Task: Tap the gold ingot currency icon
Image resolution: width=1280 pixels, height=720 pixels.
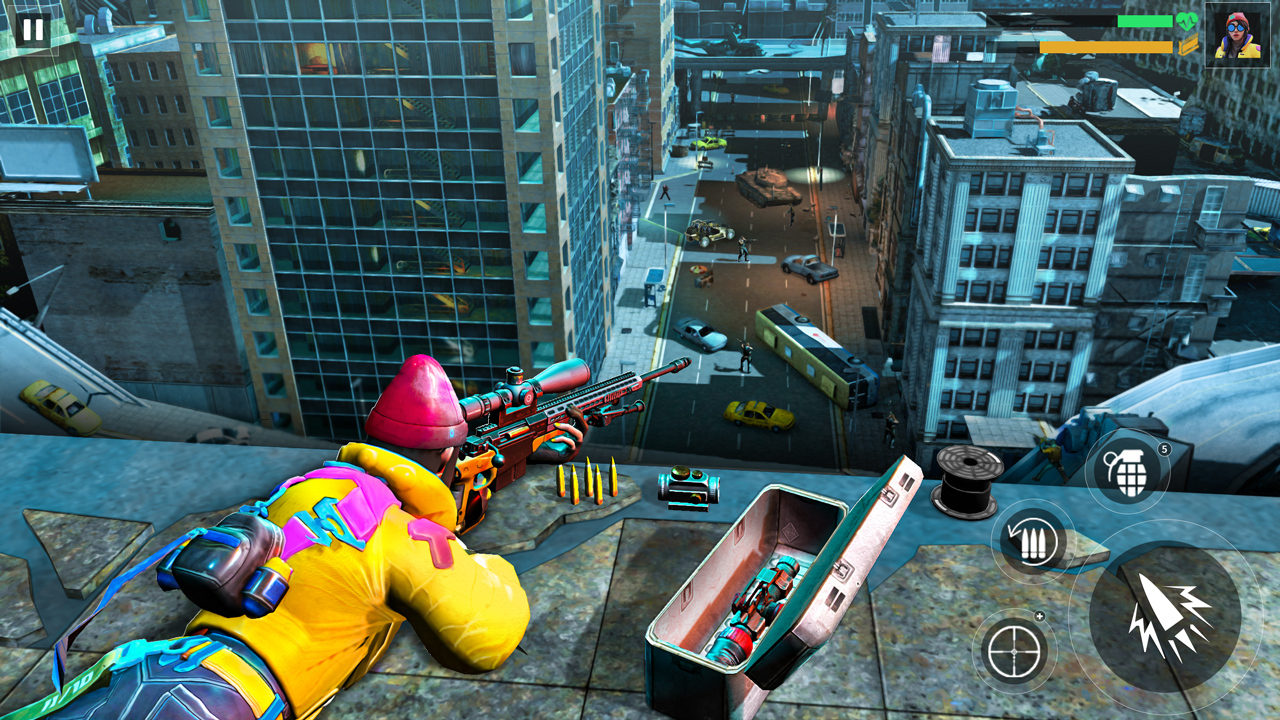Action: click(1187, 46)
